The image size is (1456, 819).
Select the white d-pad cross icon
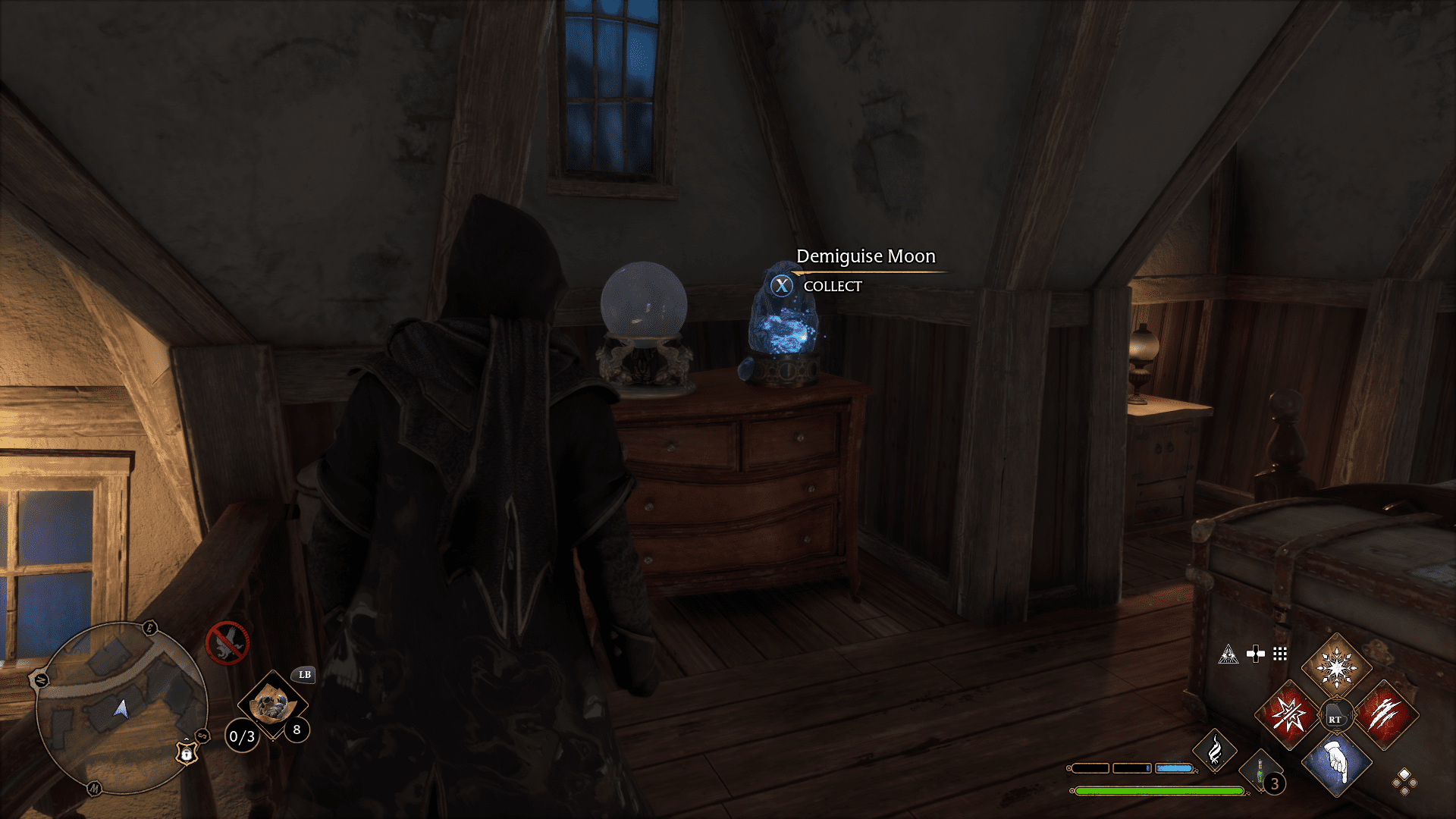pos(1256,654)
